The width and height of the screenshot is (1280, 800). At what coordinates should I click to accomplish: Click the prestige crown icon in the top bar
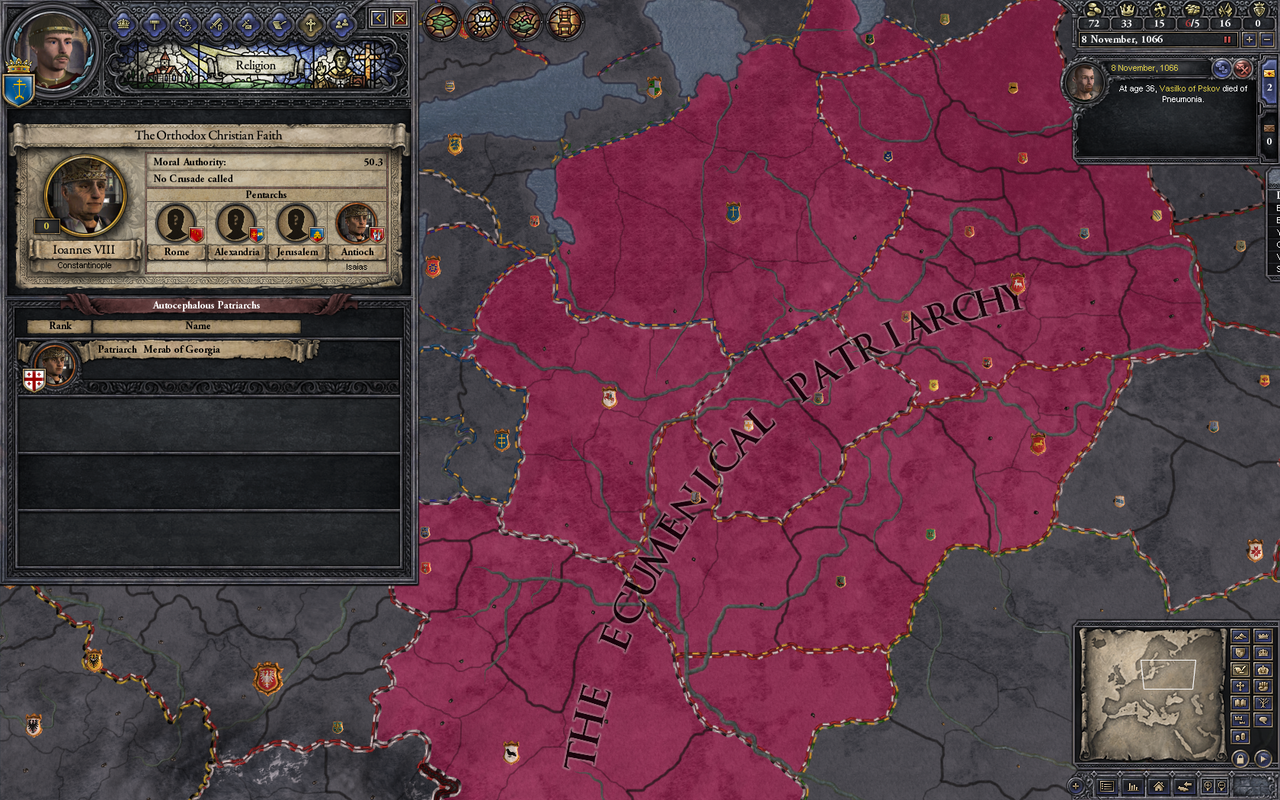point(1126,10)
